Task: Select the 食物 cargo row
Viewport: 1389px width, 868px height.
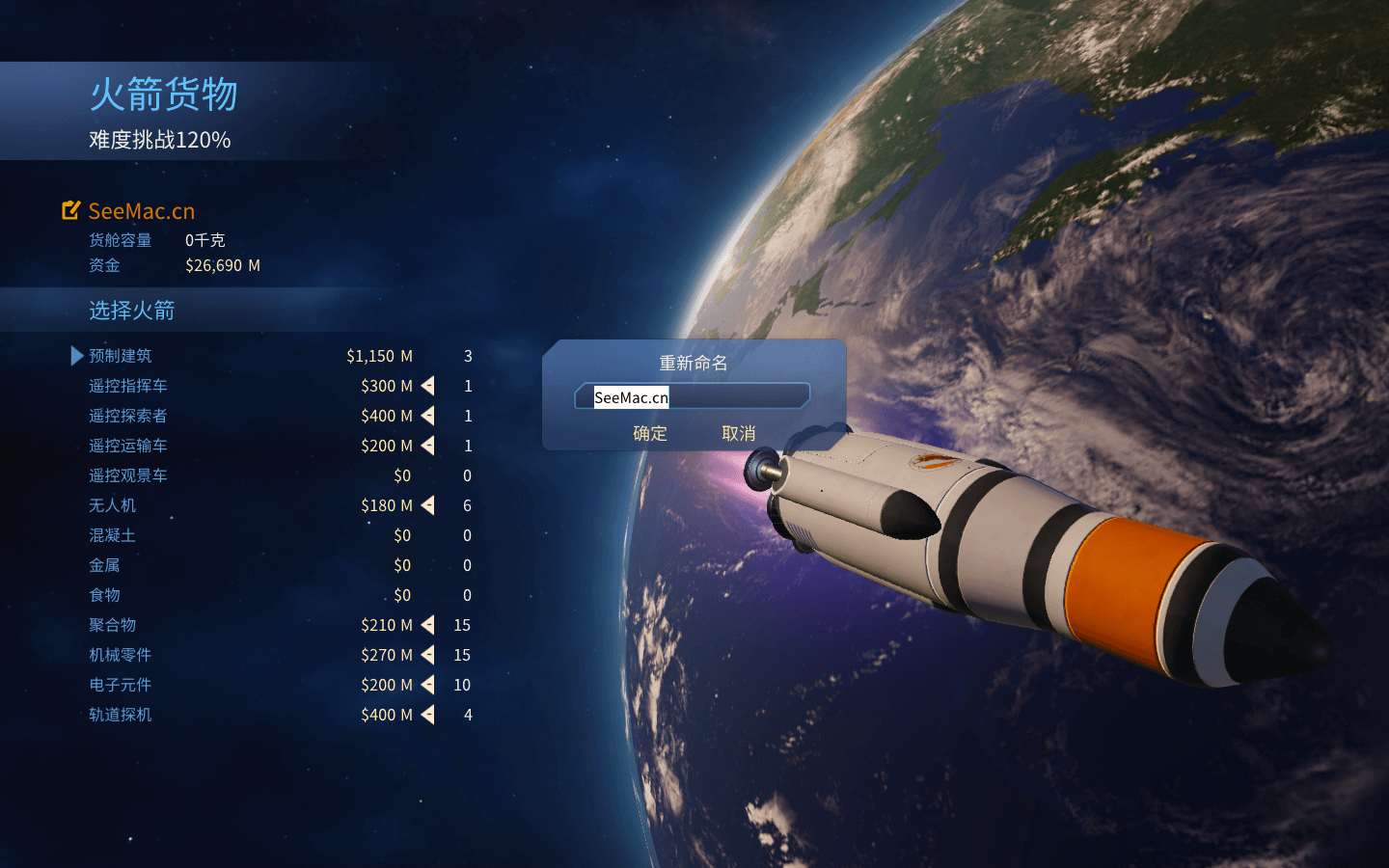Action: tap(105, 595)
